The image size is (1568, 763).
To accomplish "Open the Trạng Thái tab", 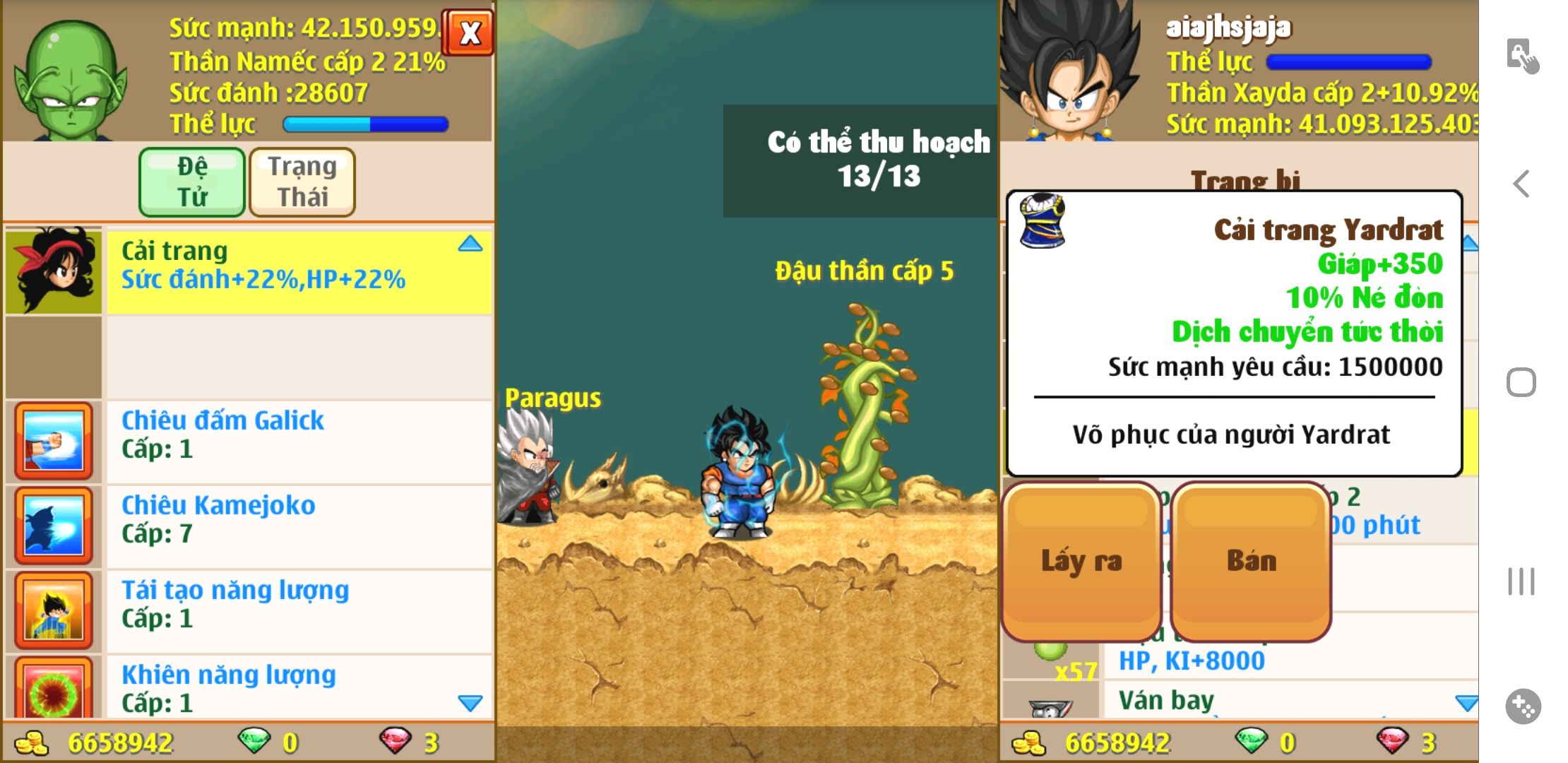I will pyautogui.click(x=302, y=182).
